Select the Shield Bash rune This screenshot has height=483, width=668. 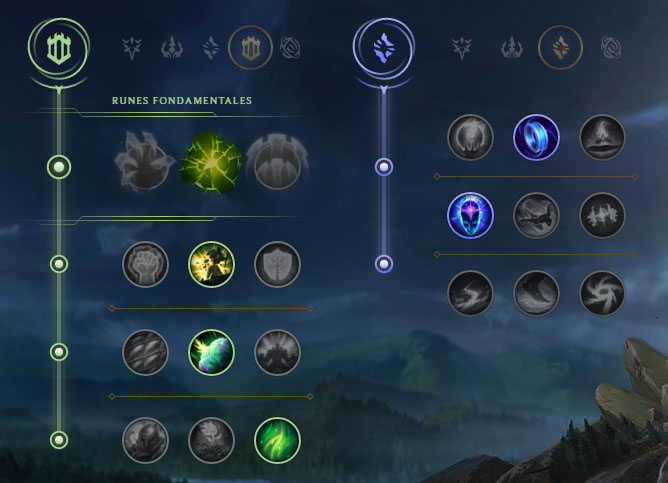point(277,265)
